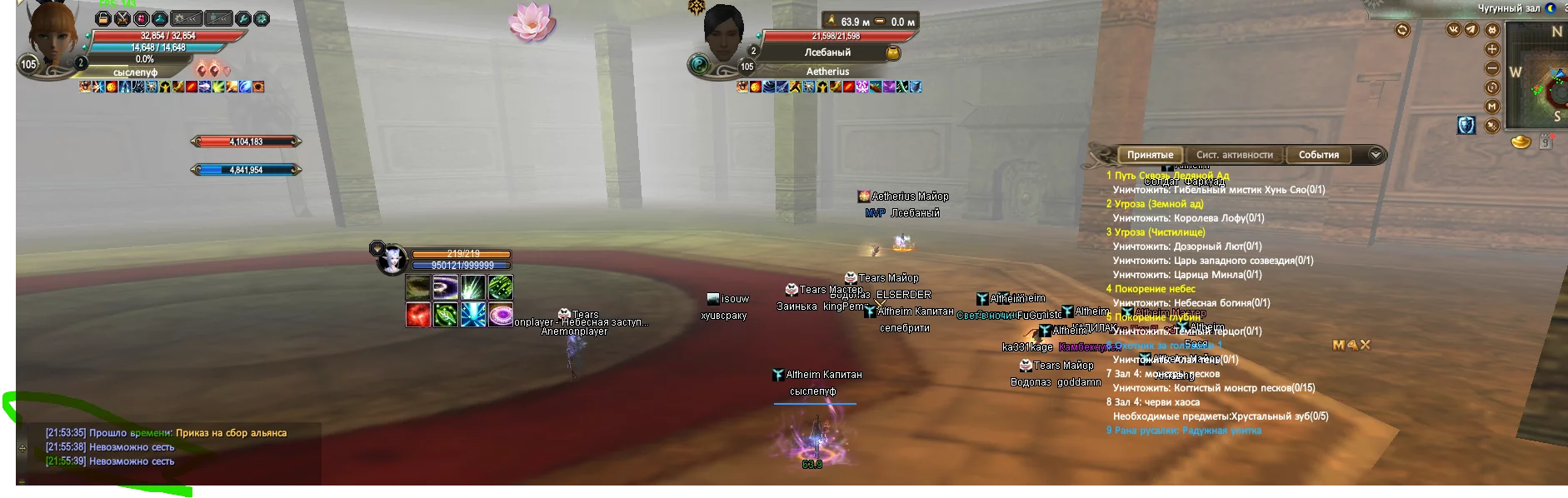Select the target portrait of Лсебаный

[x=722, y=33]
